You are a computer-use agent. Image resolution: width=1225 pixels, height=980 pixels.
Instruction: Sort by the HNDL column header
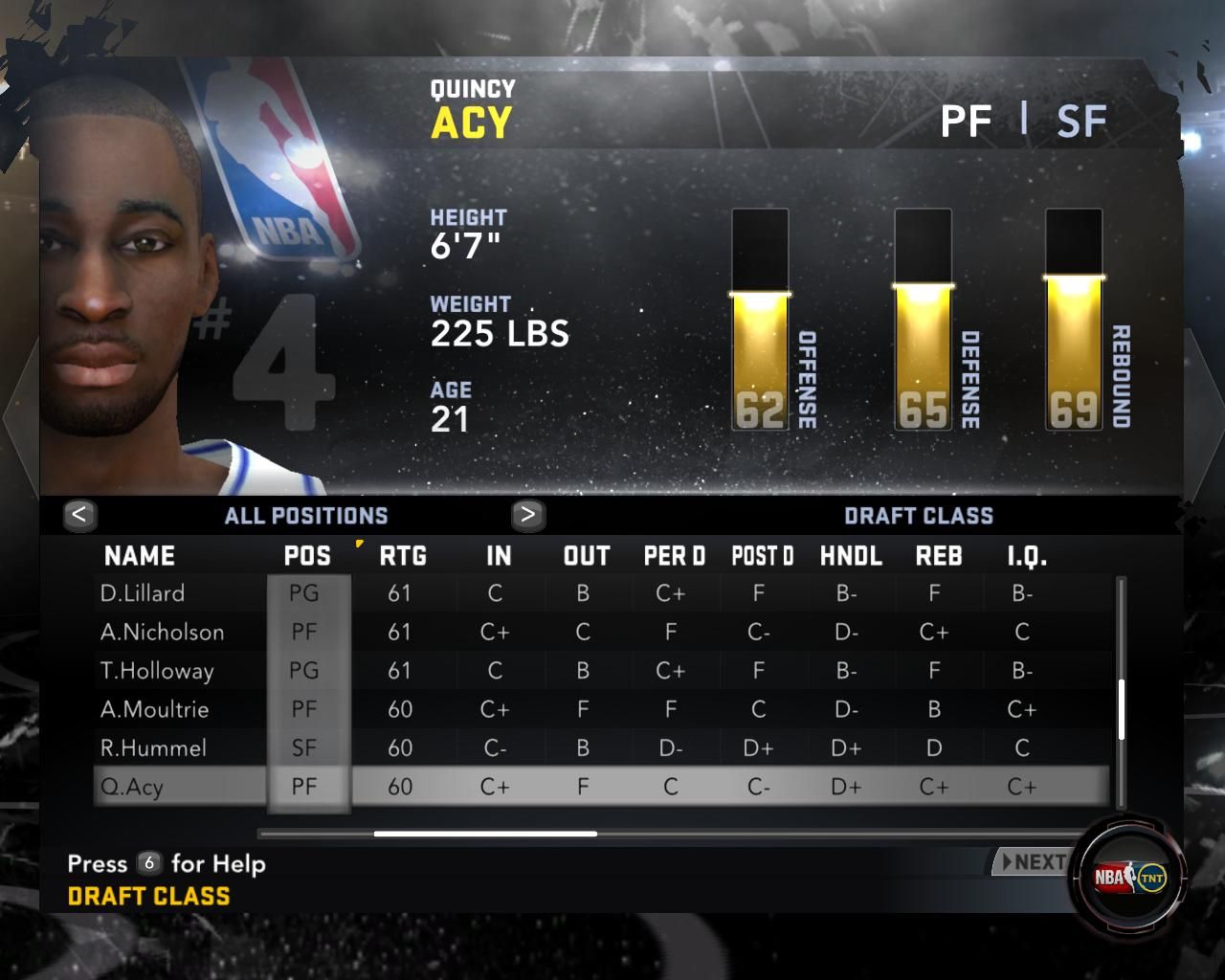point(851,556)
